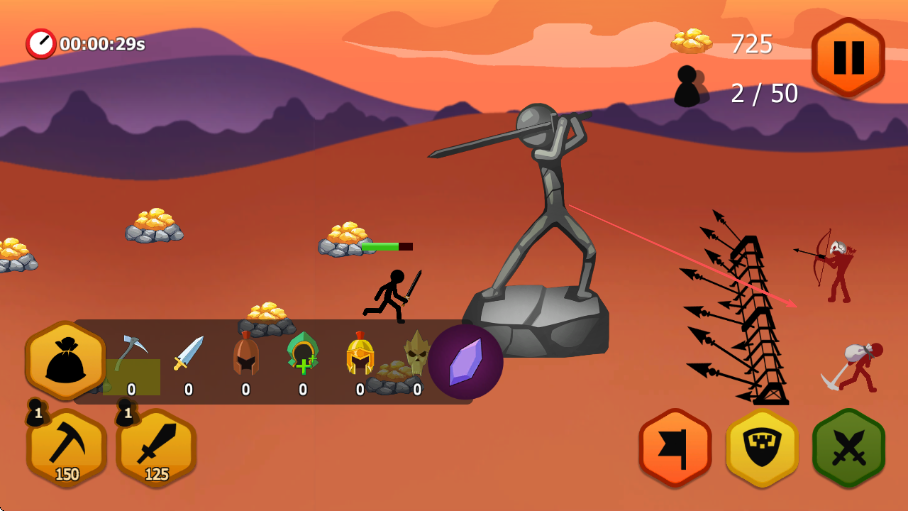This screenshot has width=908, height=511.
Task: Select the golden helmet item
Action: (360, 354)
